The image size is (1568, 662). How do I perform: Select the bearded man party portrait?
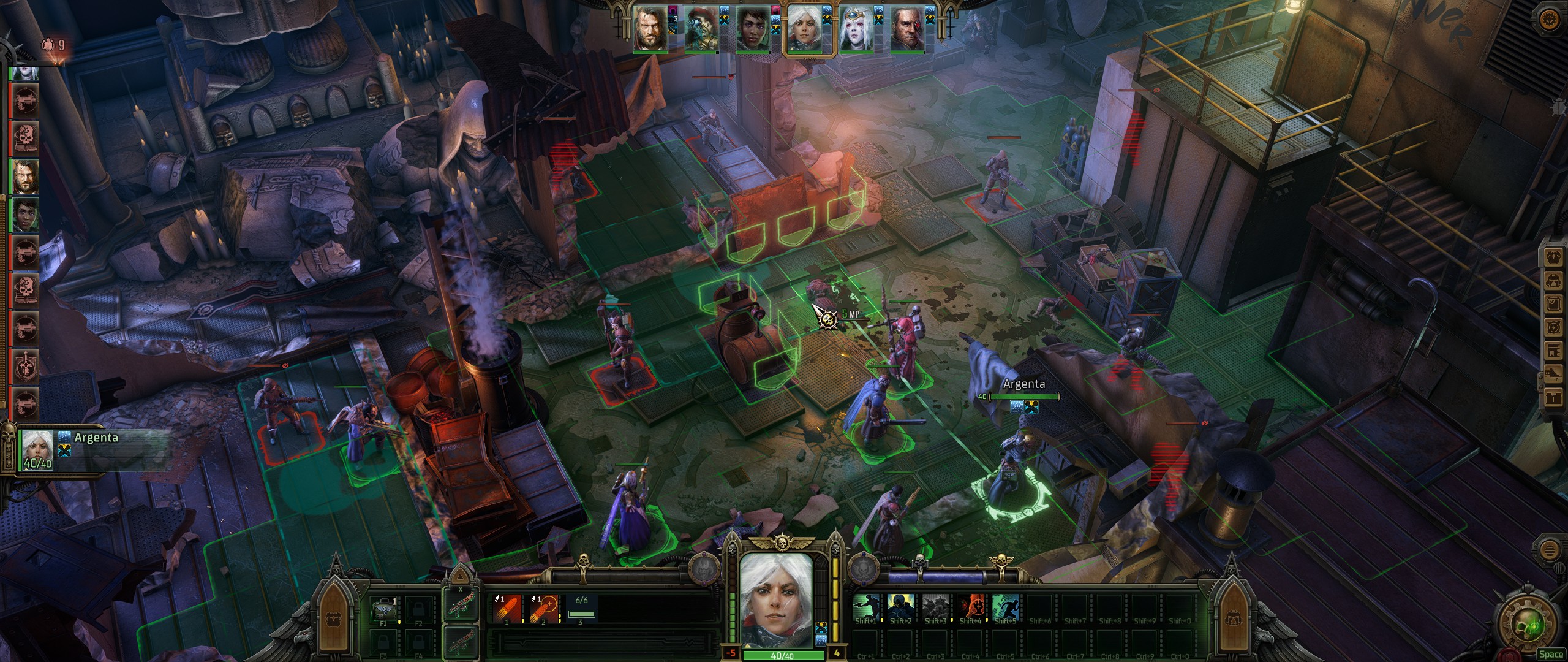click(650, 29)
